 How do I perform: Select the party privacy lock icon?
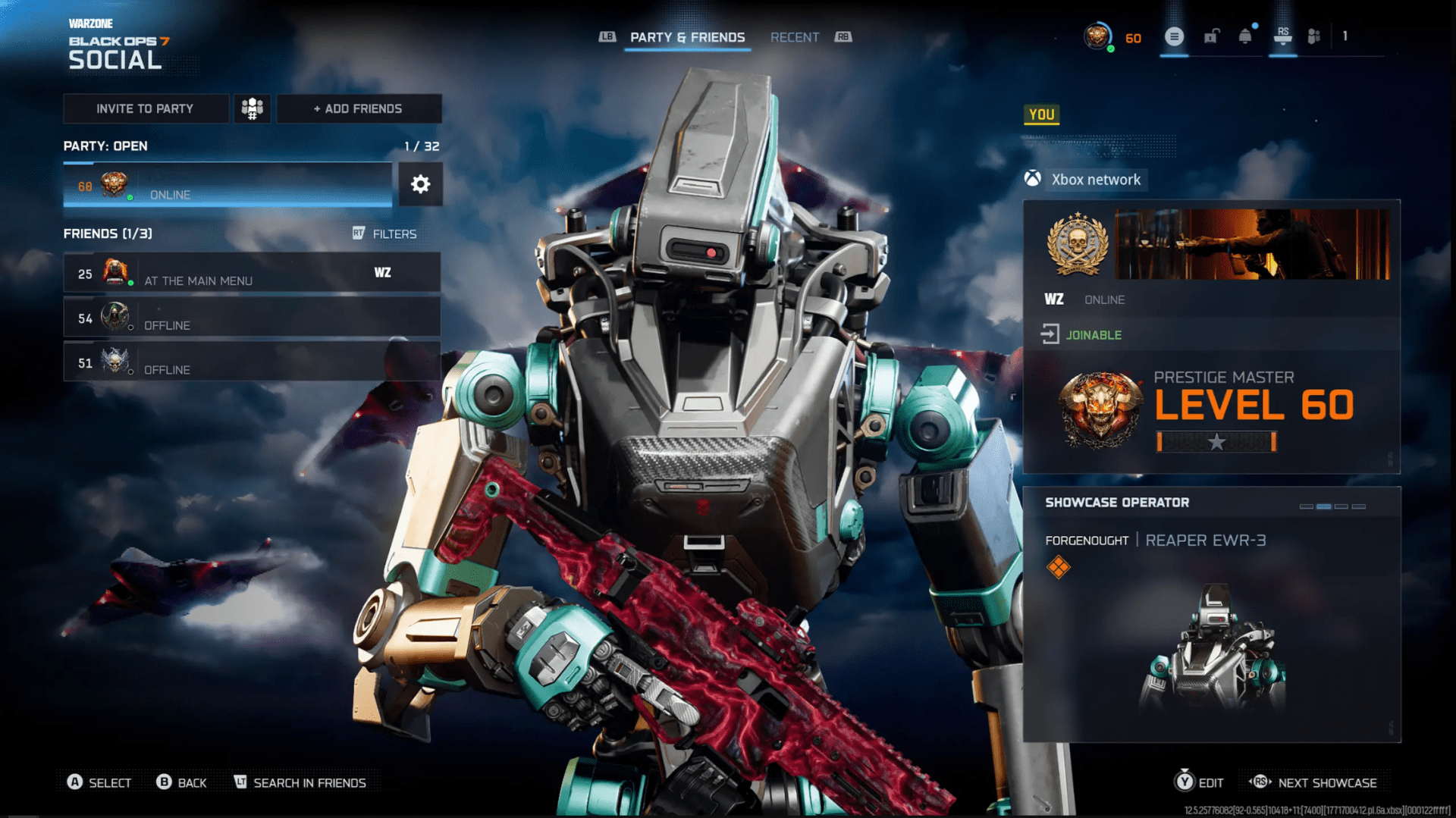coord(1210,36)
